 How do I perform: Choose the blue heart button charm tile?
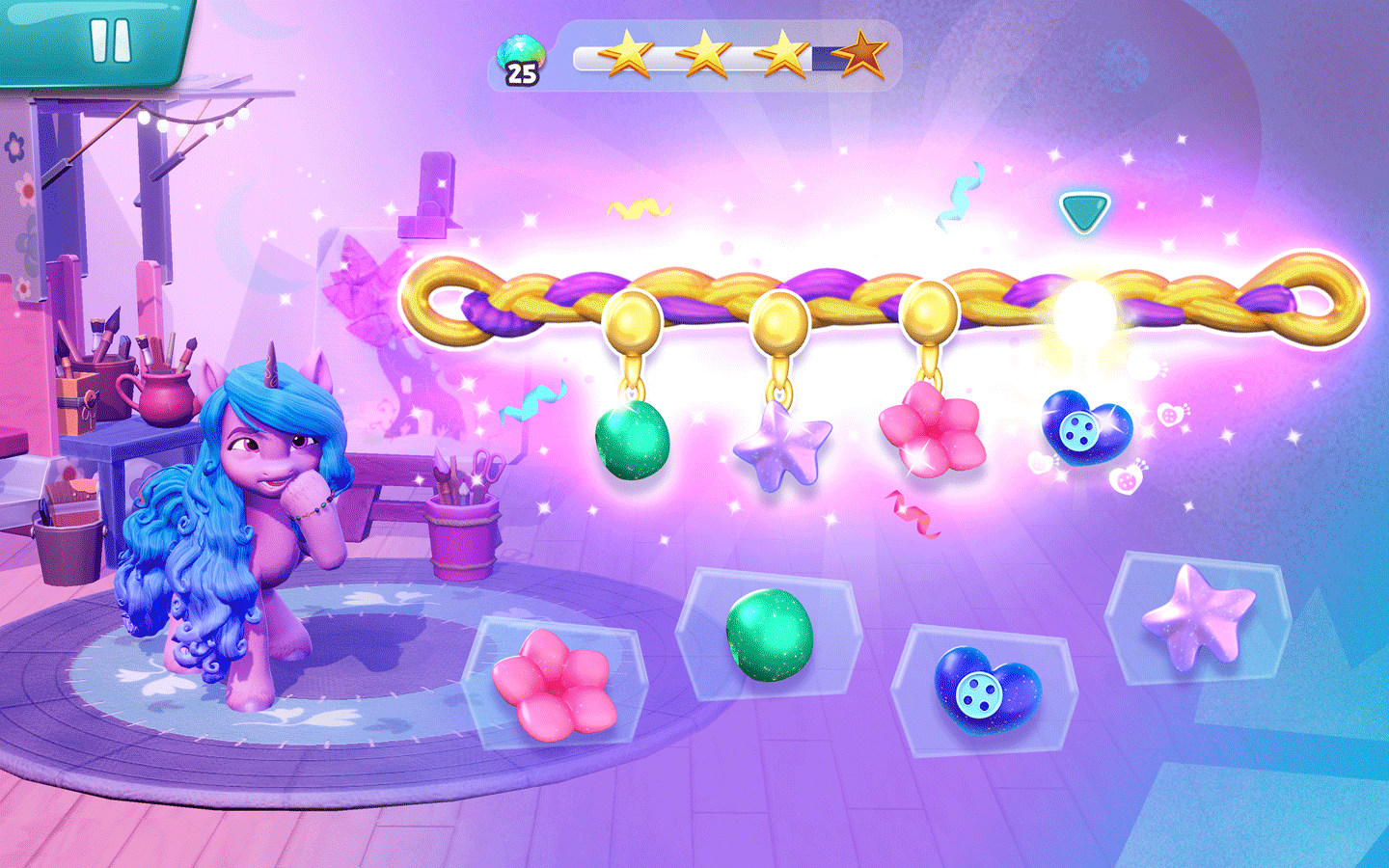987,689
